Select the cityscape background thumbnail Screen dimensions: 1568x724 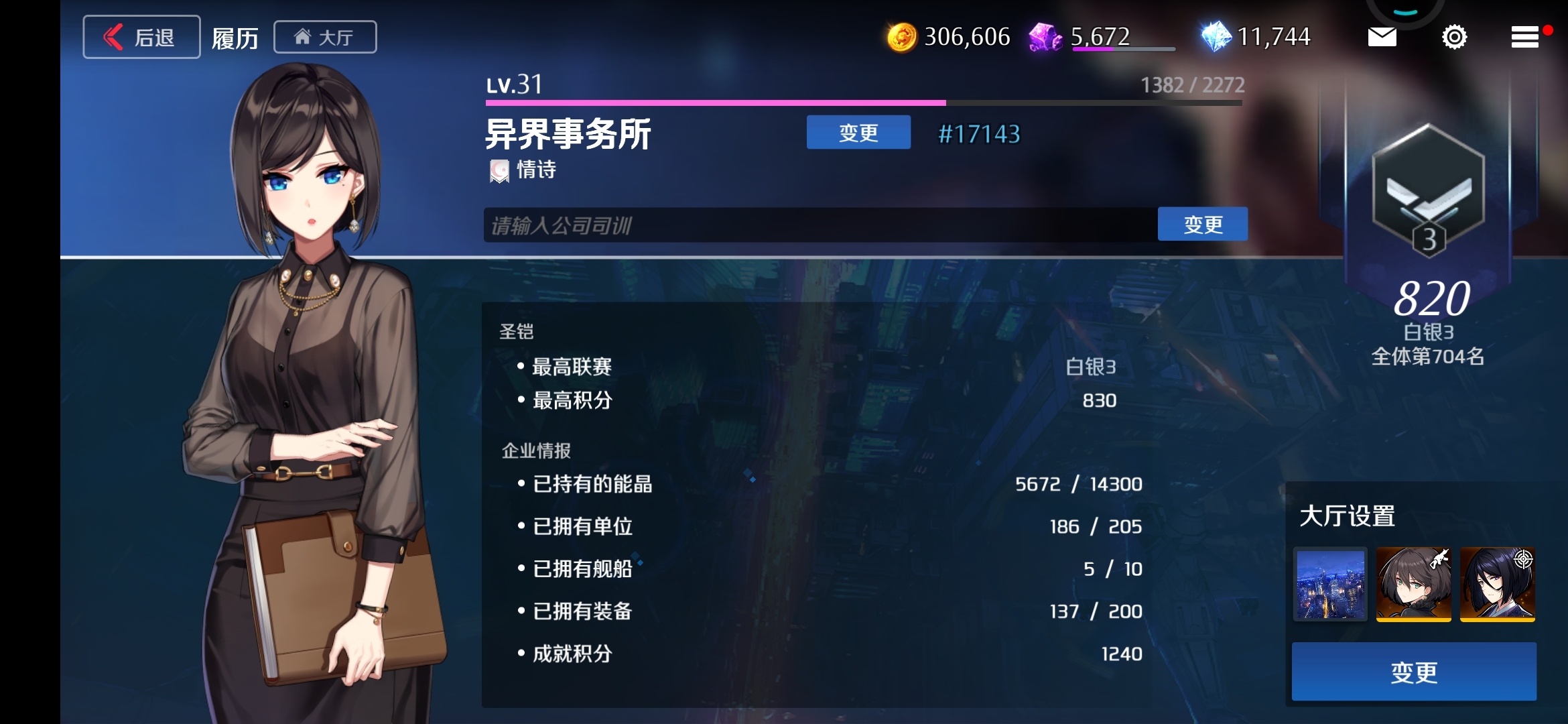[x=1330, y=585]
